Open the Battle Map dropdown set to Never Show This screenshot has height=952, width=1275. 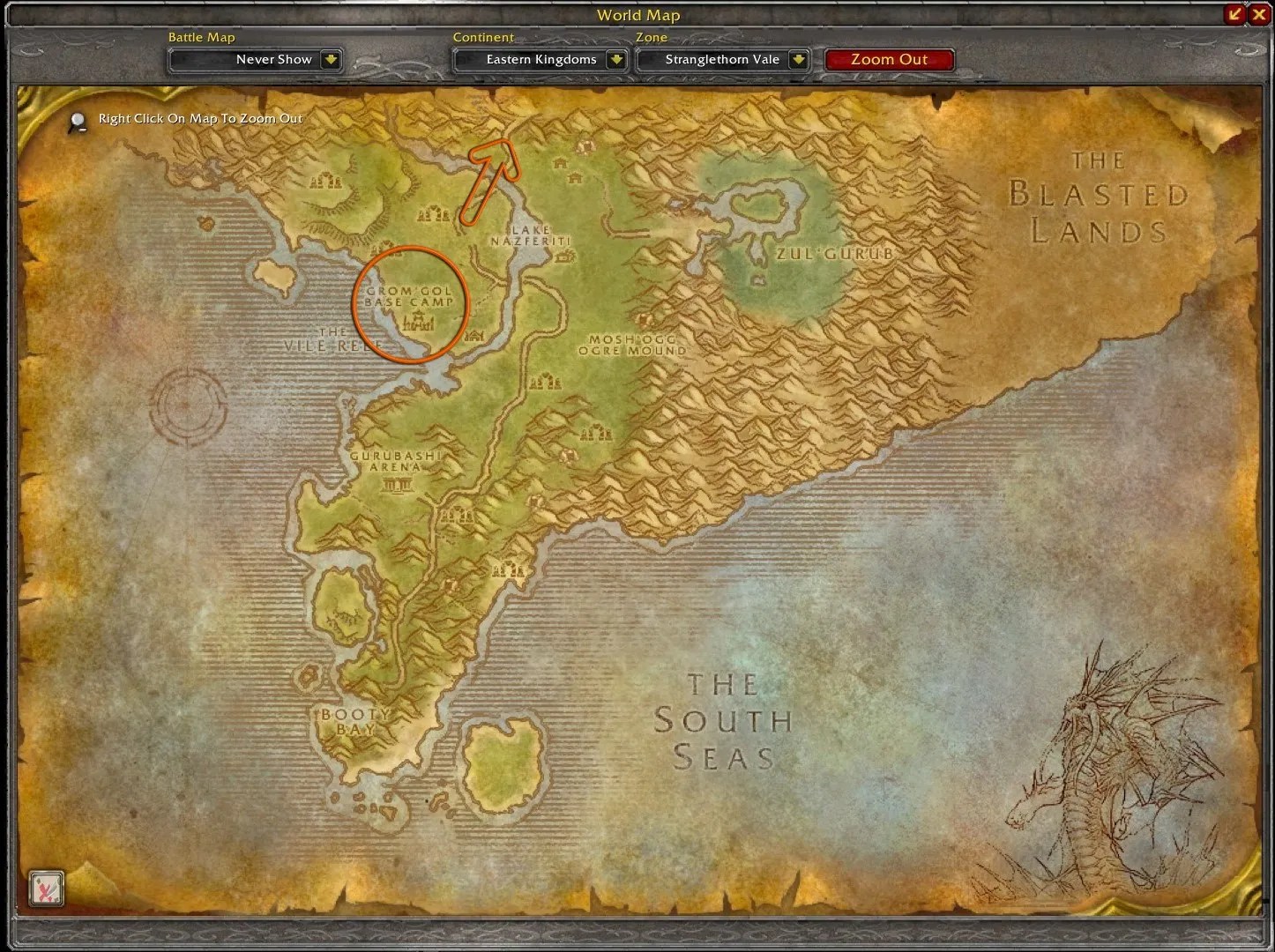pyautogui.click(x=255, y=59)
